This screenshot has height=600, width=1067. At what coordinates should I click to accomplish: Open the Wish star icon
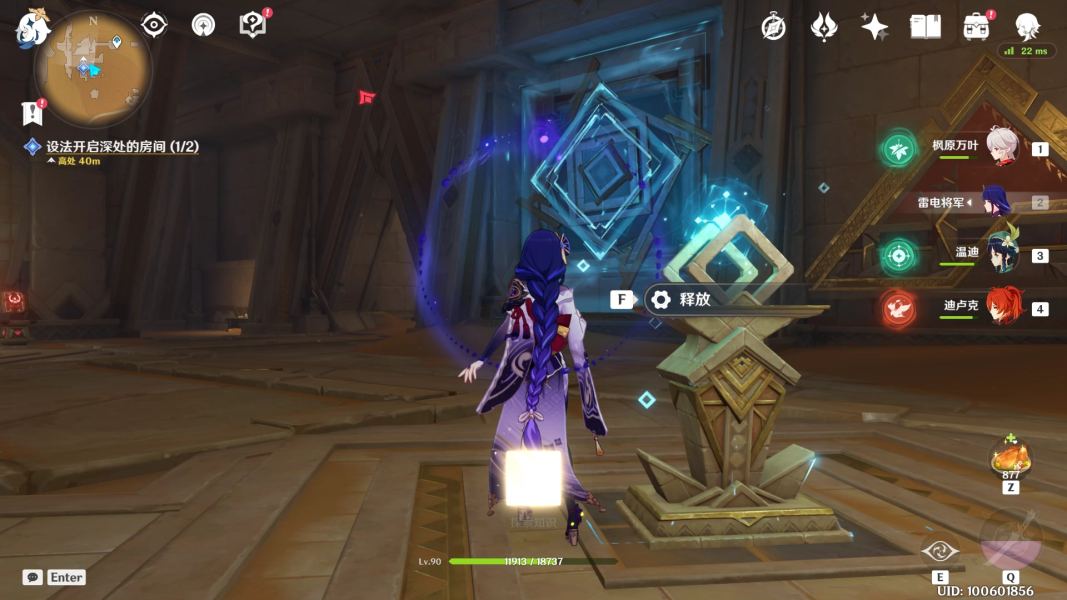(874, 27)
